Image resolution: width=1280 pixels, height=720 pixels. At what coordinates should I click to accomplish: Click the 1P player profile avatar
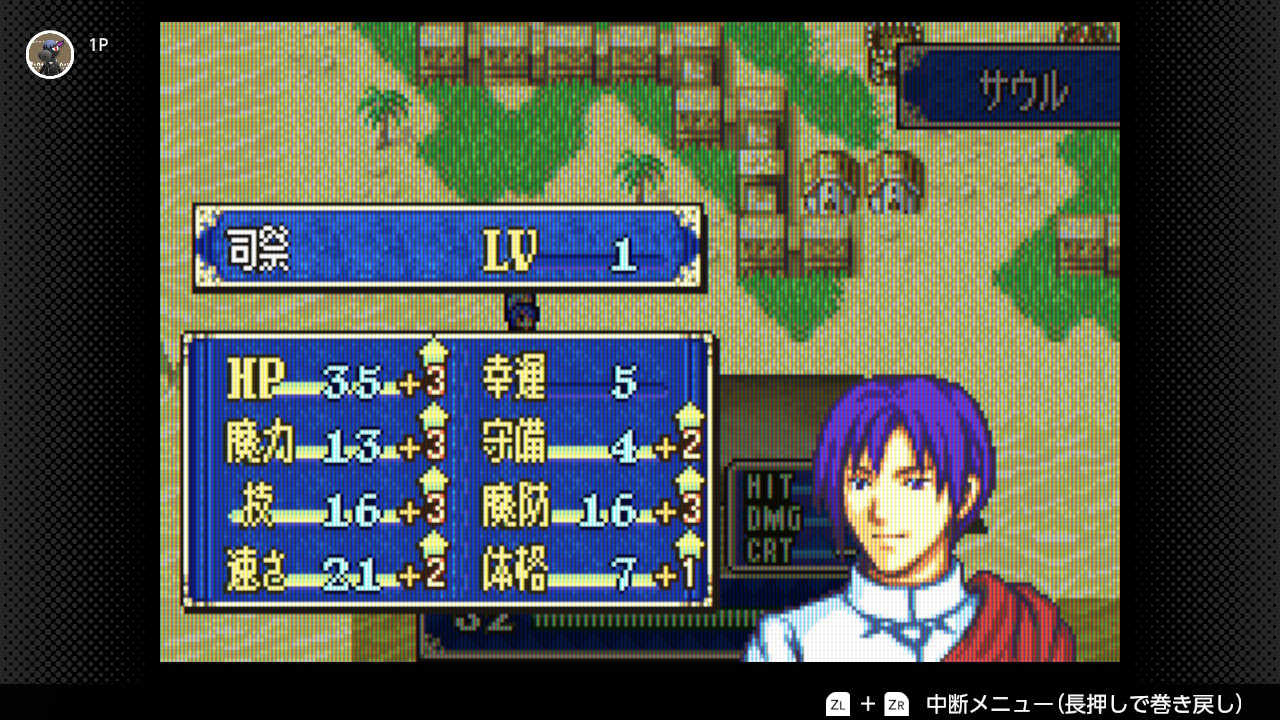pos(50,54)
